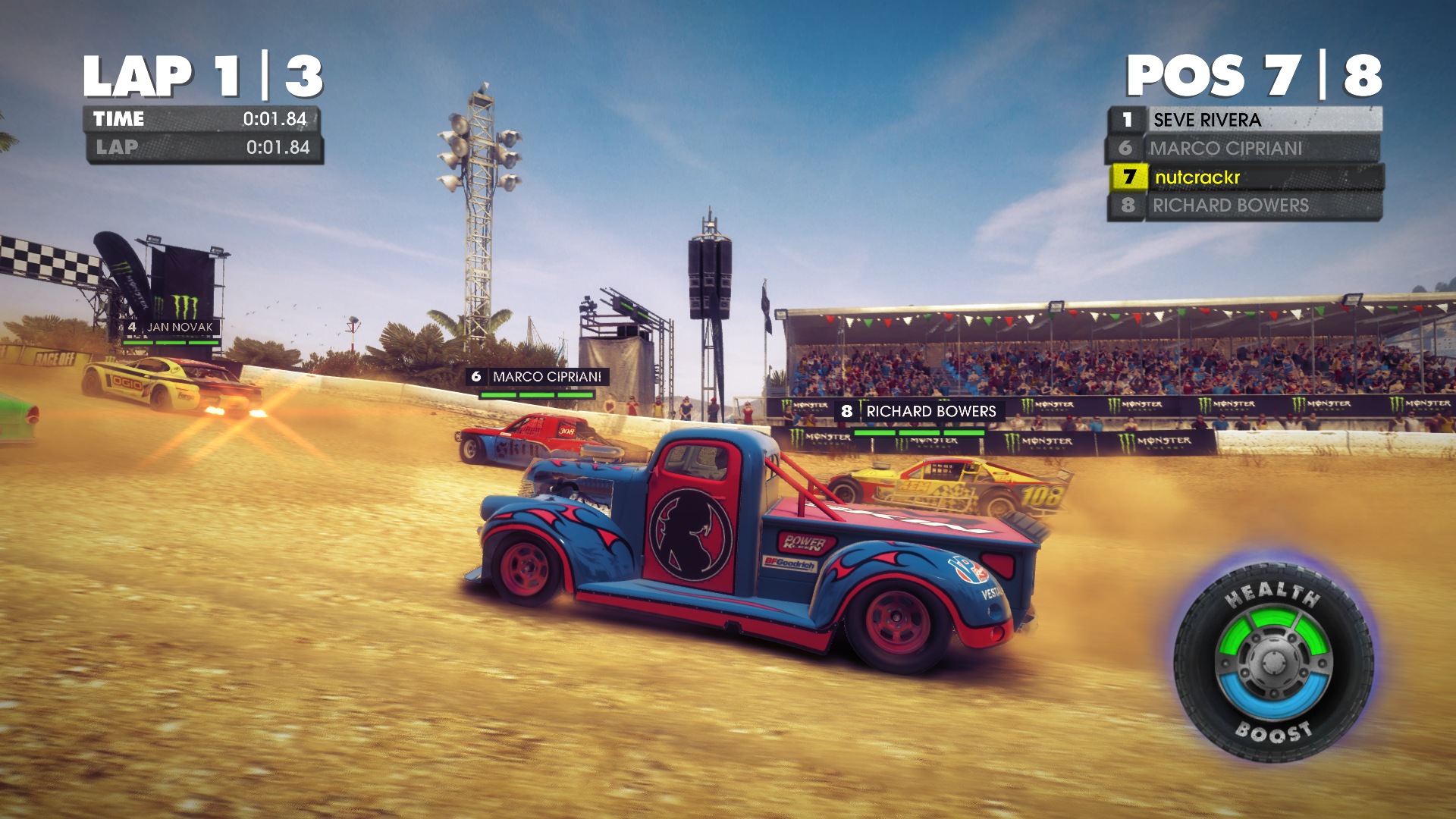Select Seve Rivera in the standings list

point(1244,120)
